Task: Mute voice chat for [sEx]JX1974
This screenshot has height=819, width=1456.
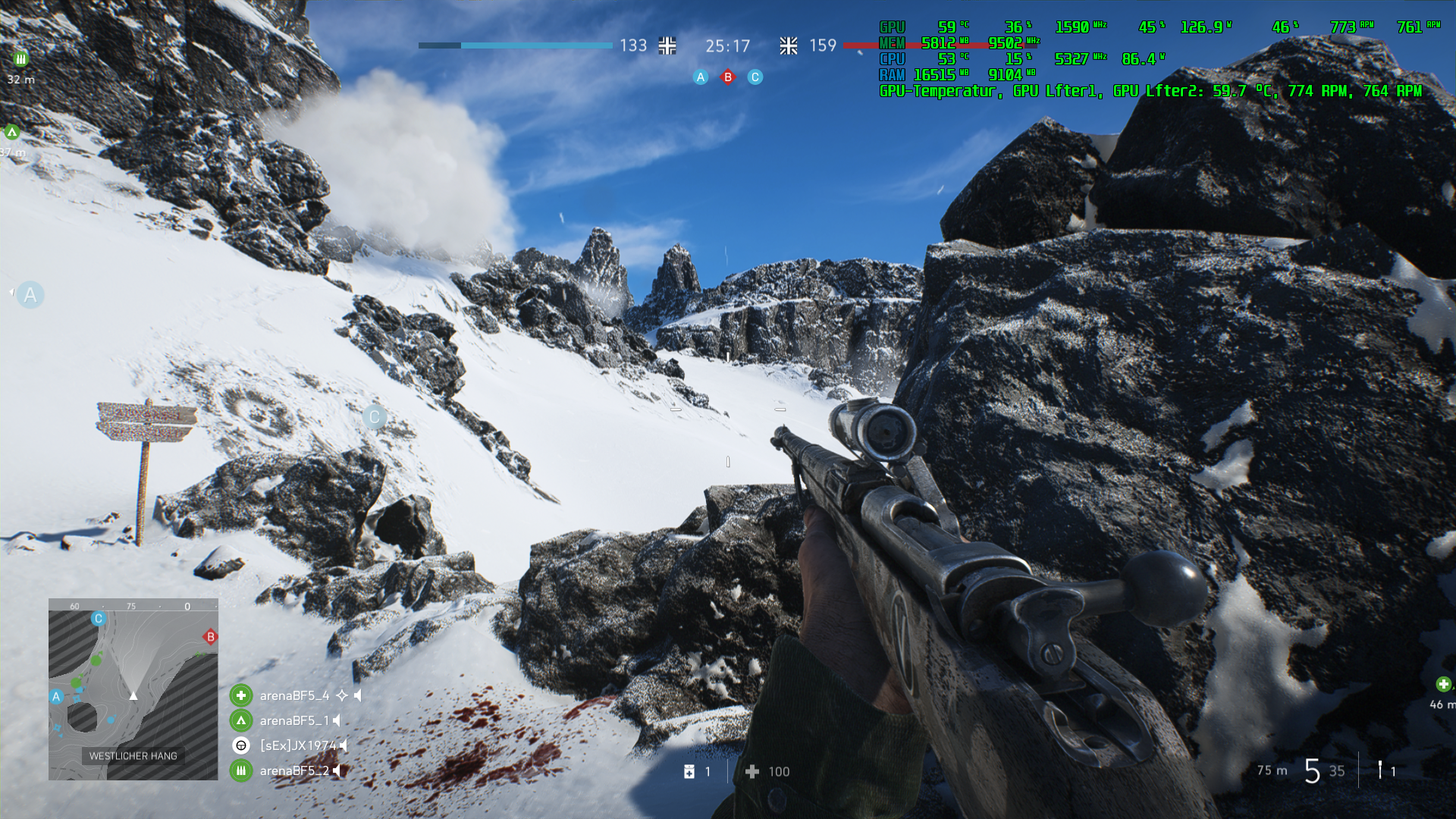Action: coord(345,745)
